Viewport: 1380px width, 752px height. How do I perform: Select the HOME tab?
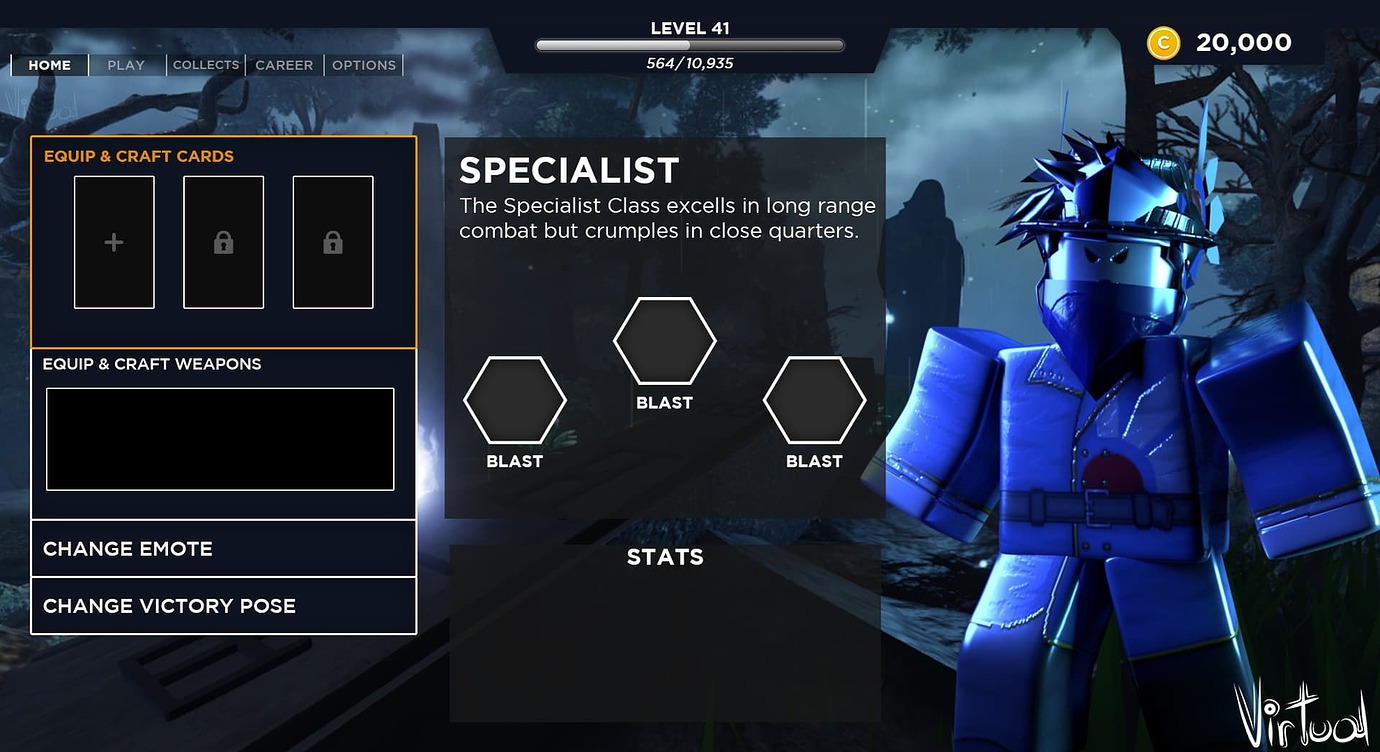coord(49,65)
